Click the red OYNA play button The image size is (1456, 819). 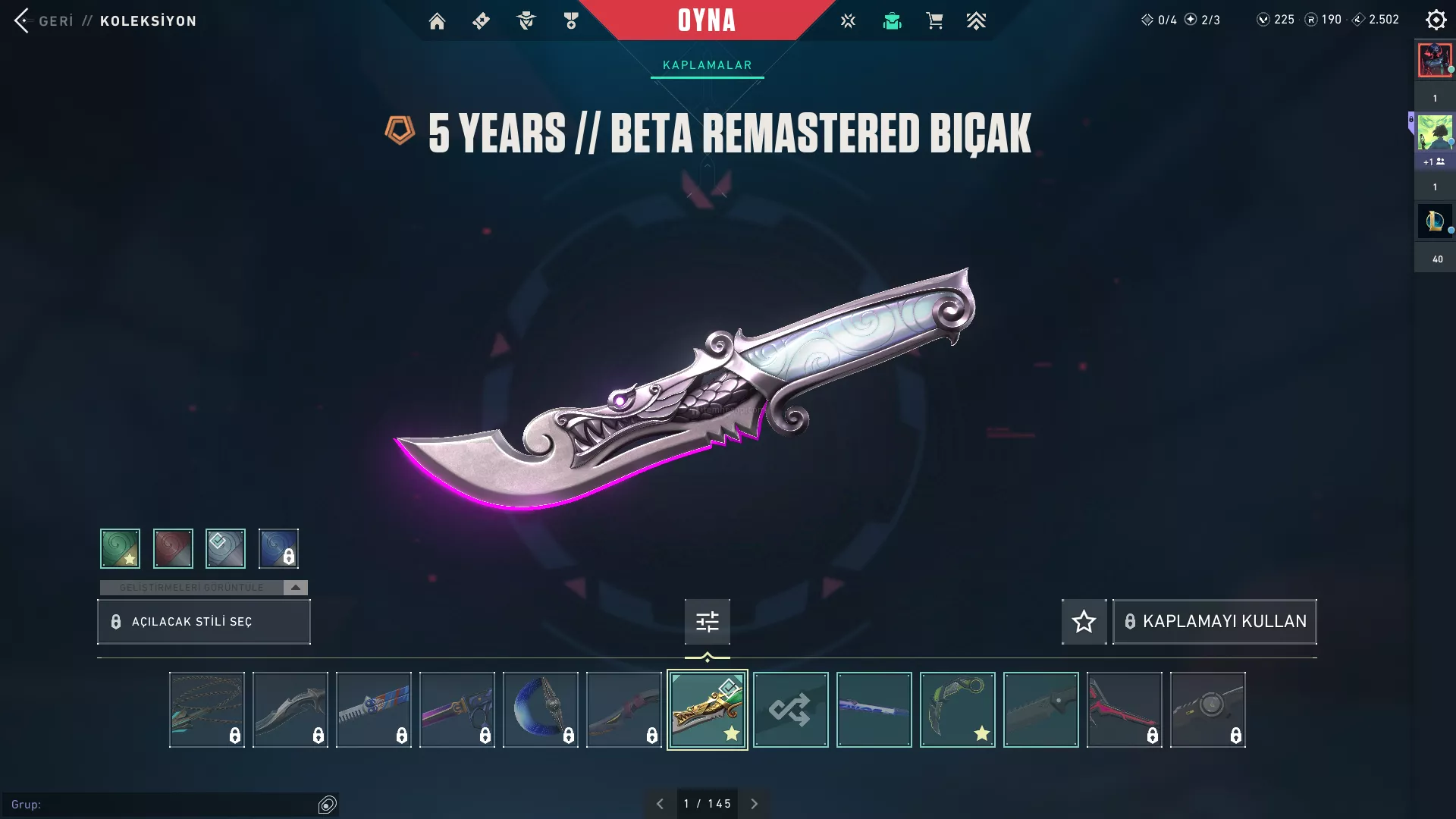click(707, 20)
